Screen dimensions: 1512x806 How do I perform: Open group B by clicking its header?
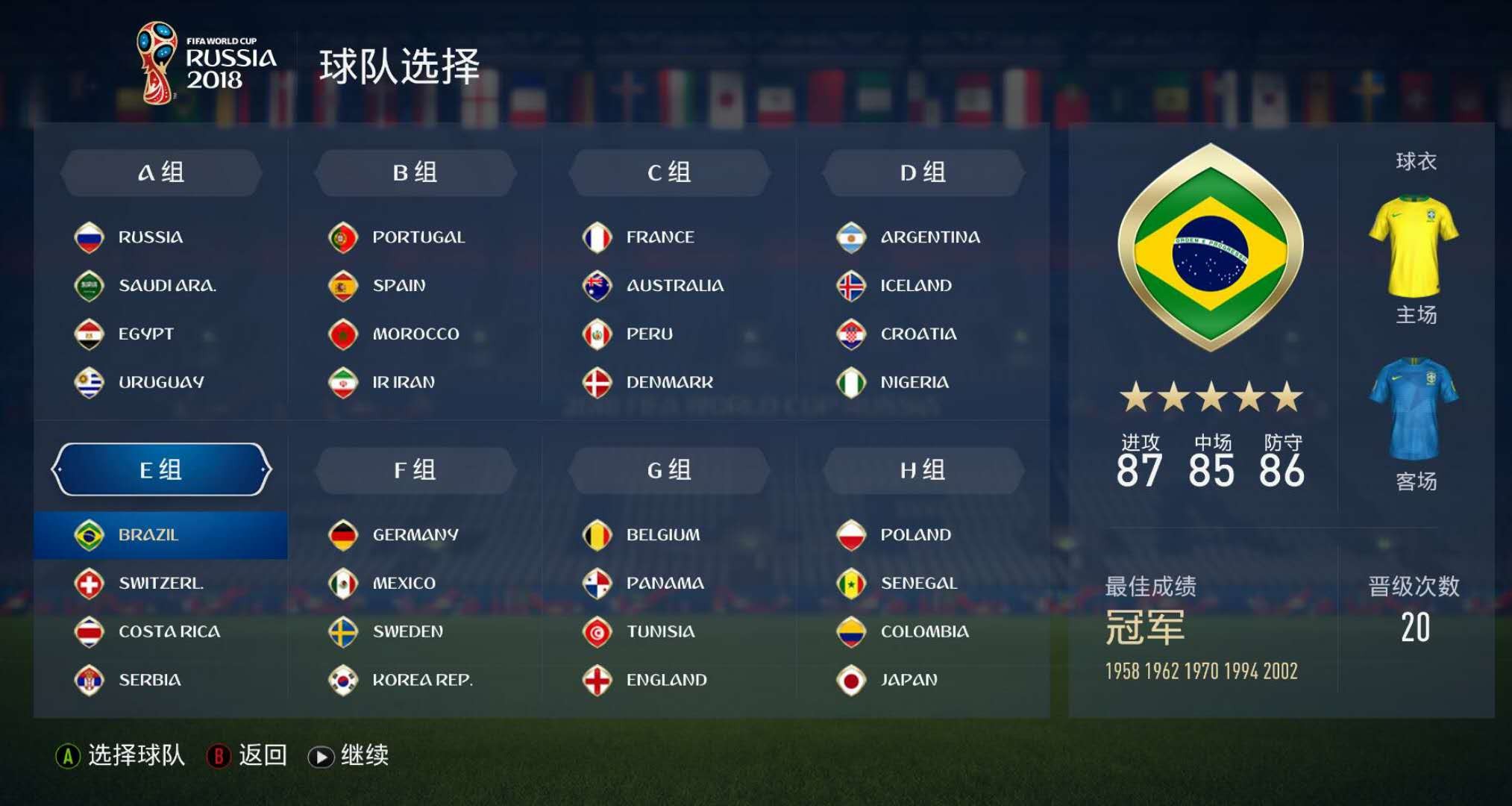click(x=415, y=172)
